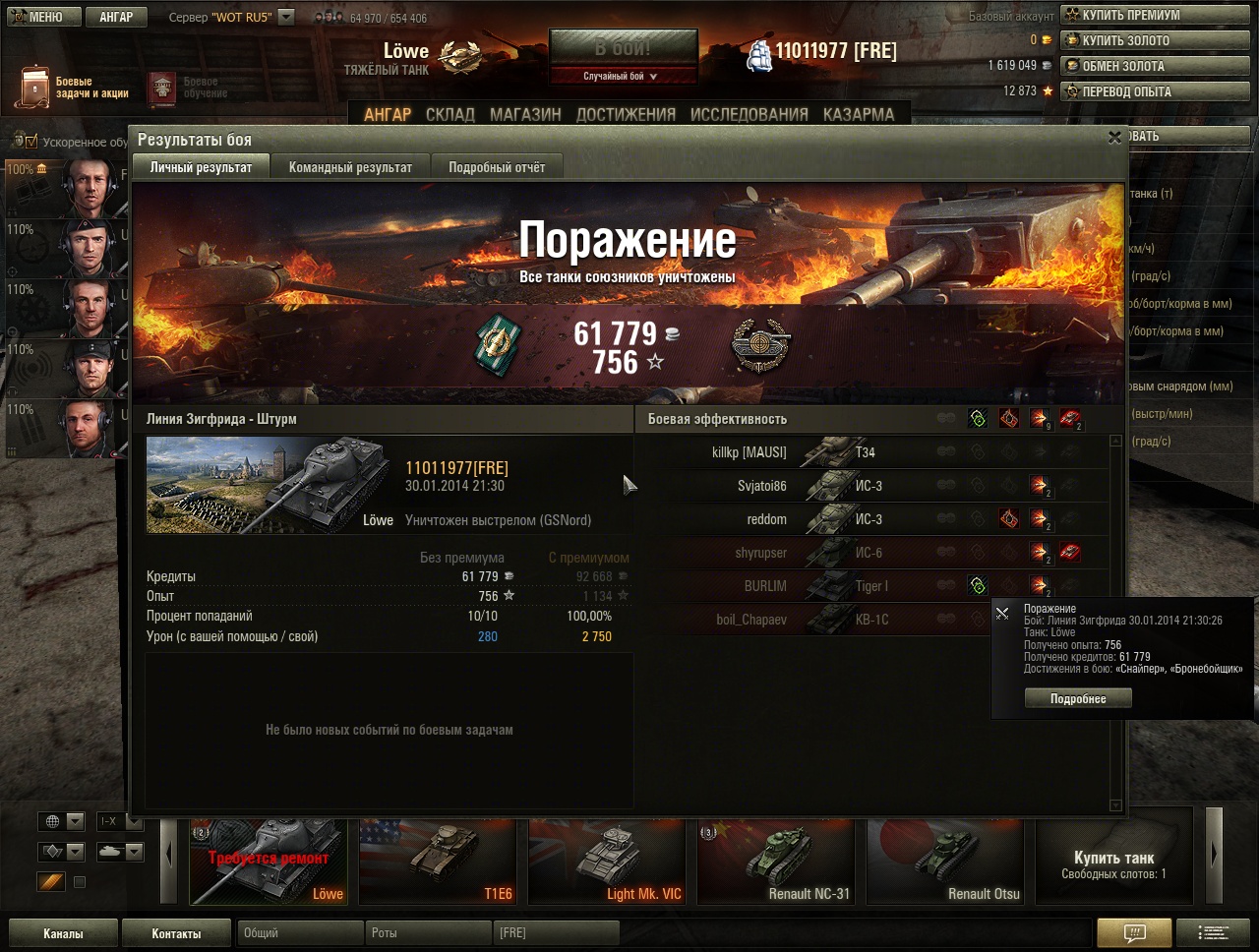Open the server selection dropdown
The image size is (1259, 952).
286,17
